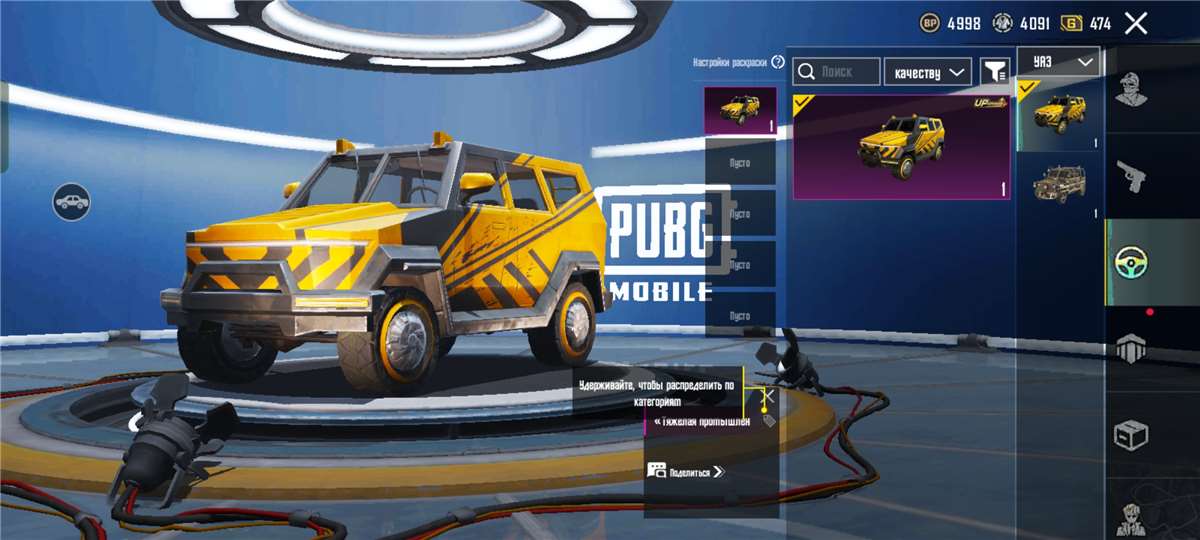Image resolution: width=1200 pixels, height=540 pixels.
Task: Select the large yellow UAZ skin card
Action: 901,147
